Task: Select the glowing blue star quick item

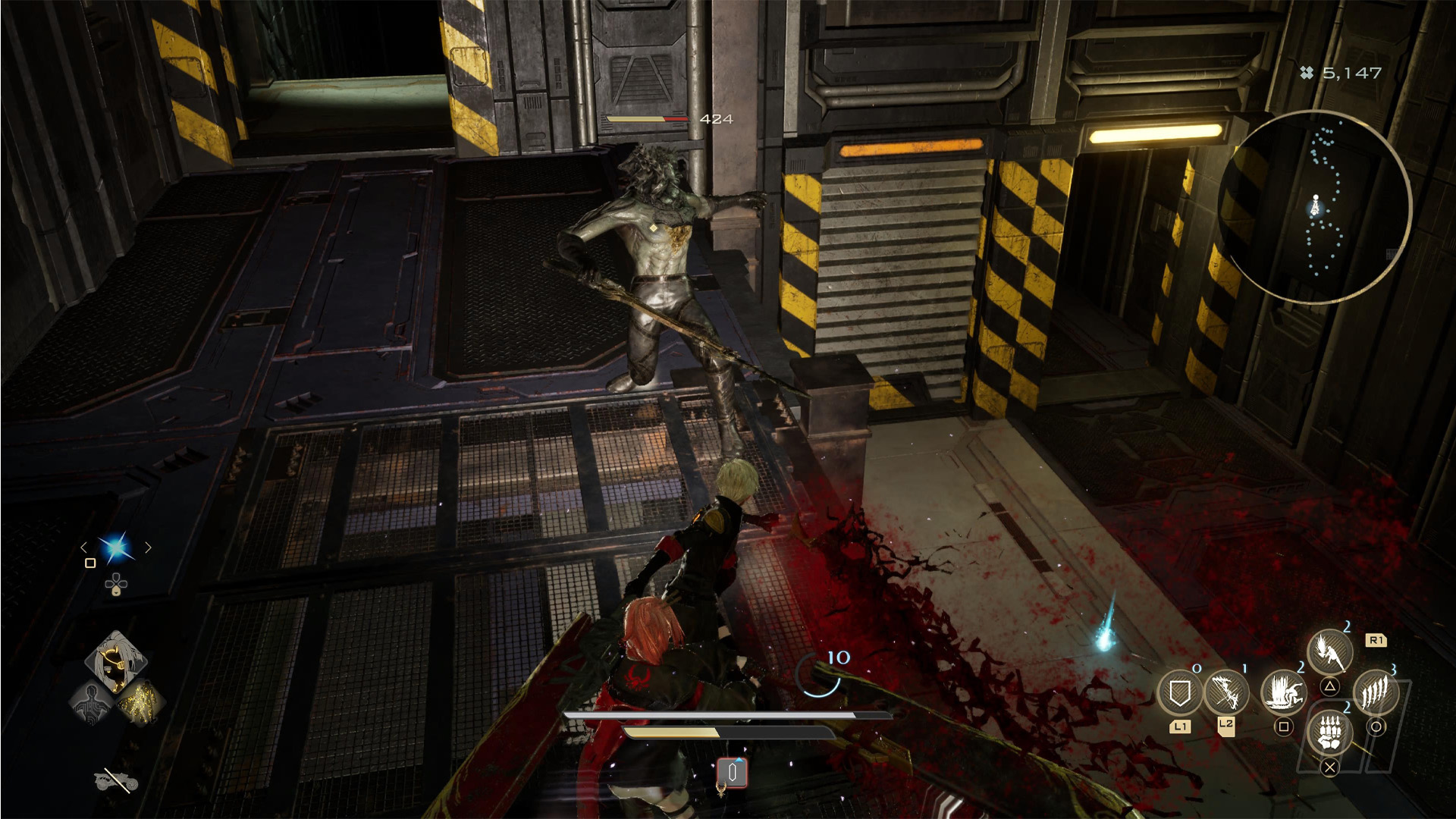Action: tap(116, 548)
